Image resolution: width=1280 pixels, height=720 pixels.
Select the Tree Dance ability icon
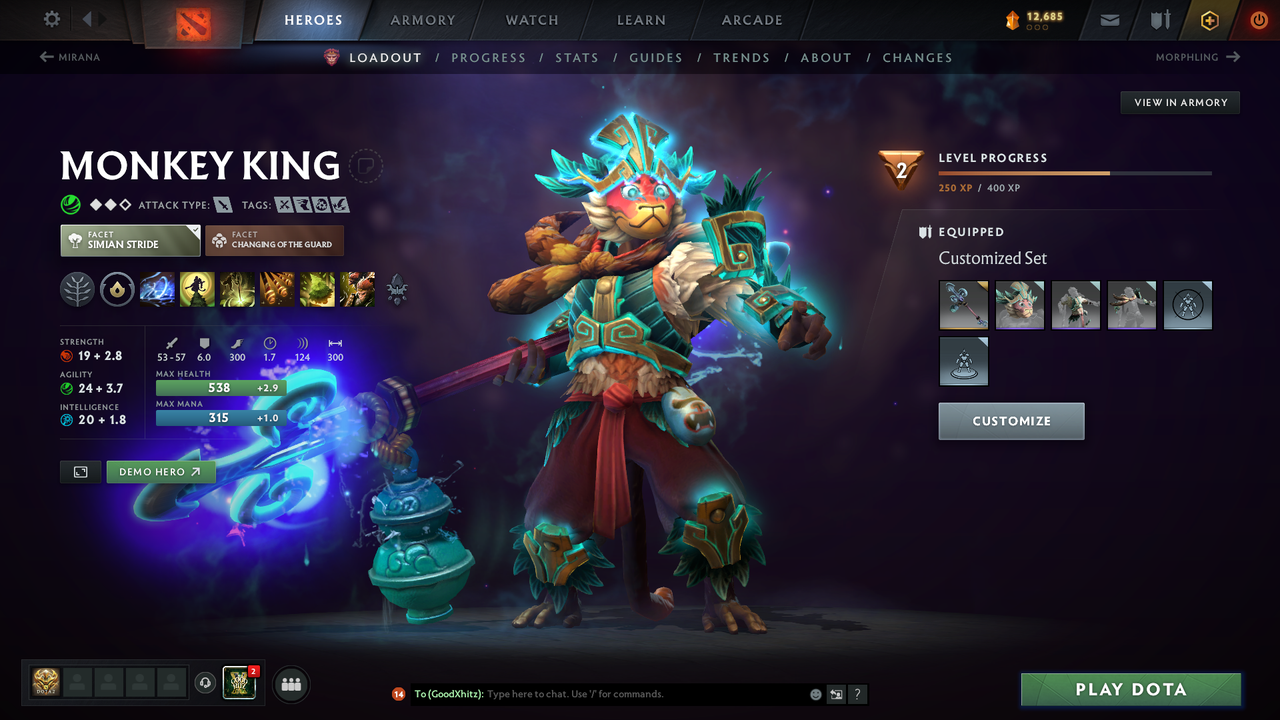(197, 289)
